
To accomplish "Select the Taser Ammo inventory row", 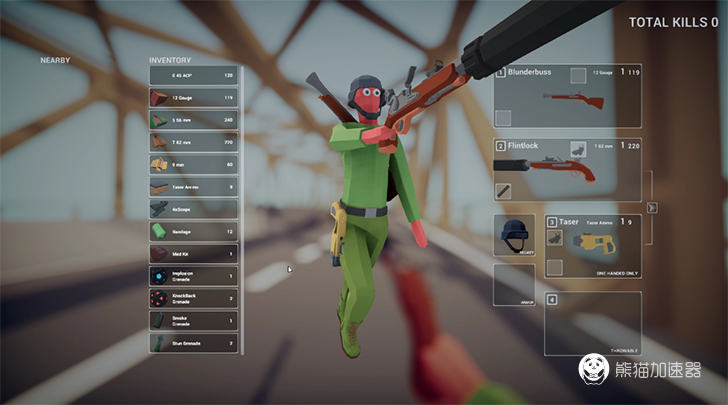I will (193, 187).
